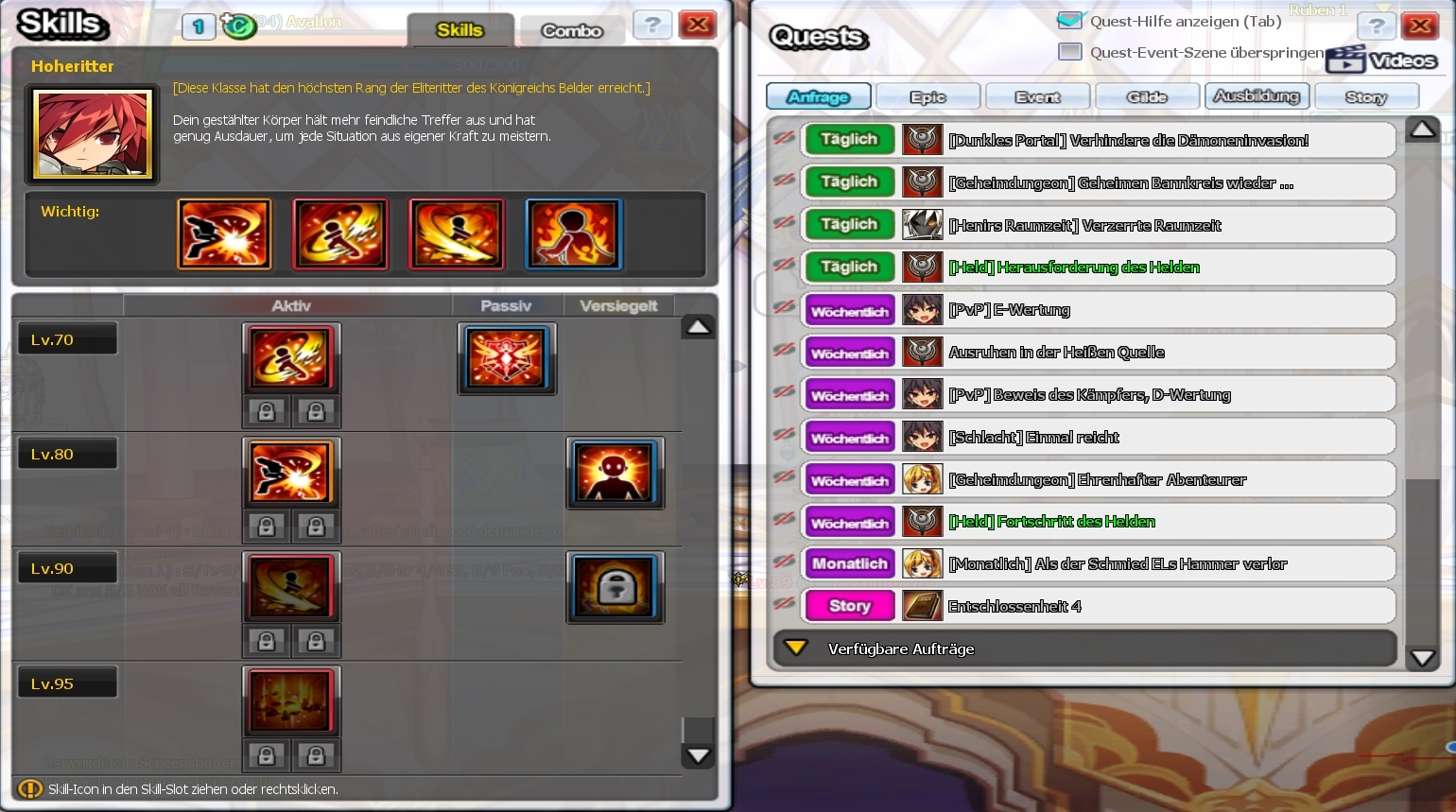Open the Event quest tab

tap(1037, 96)
